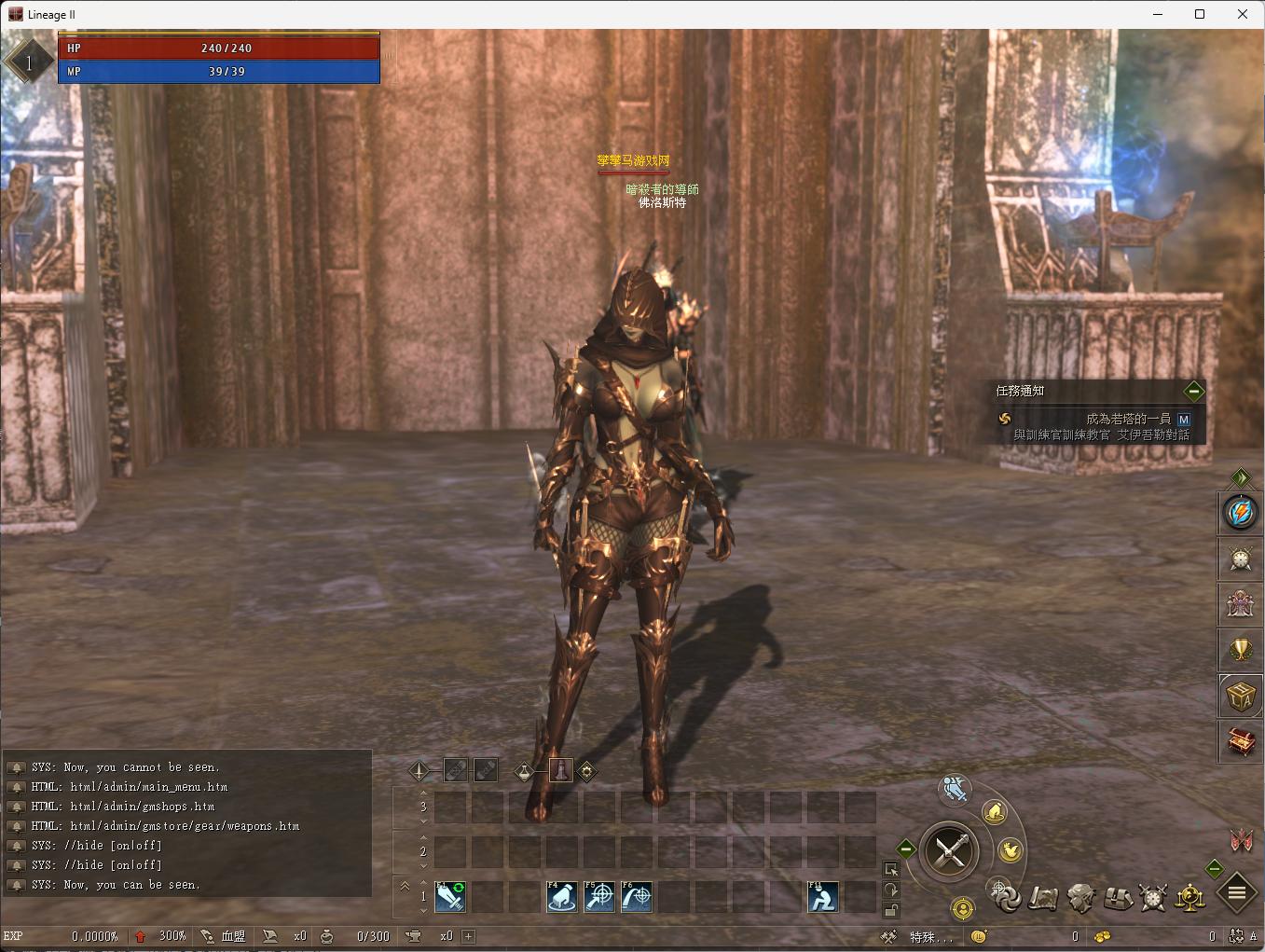The image size is (1265, 952).
Task: Use the F11 sit action slot
Action: [822, 897]
